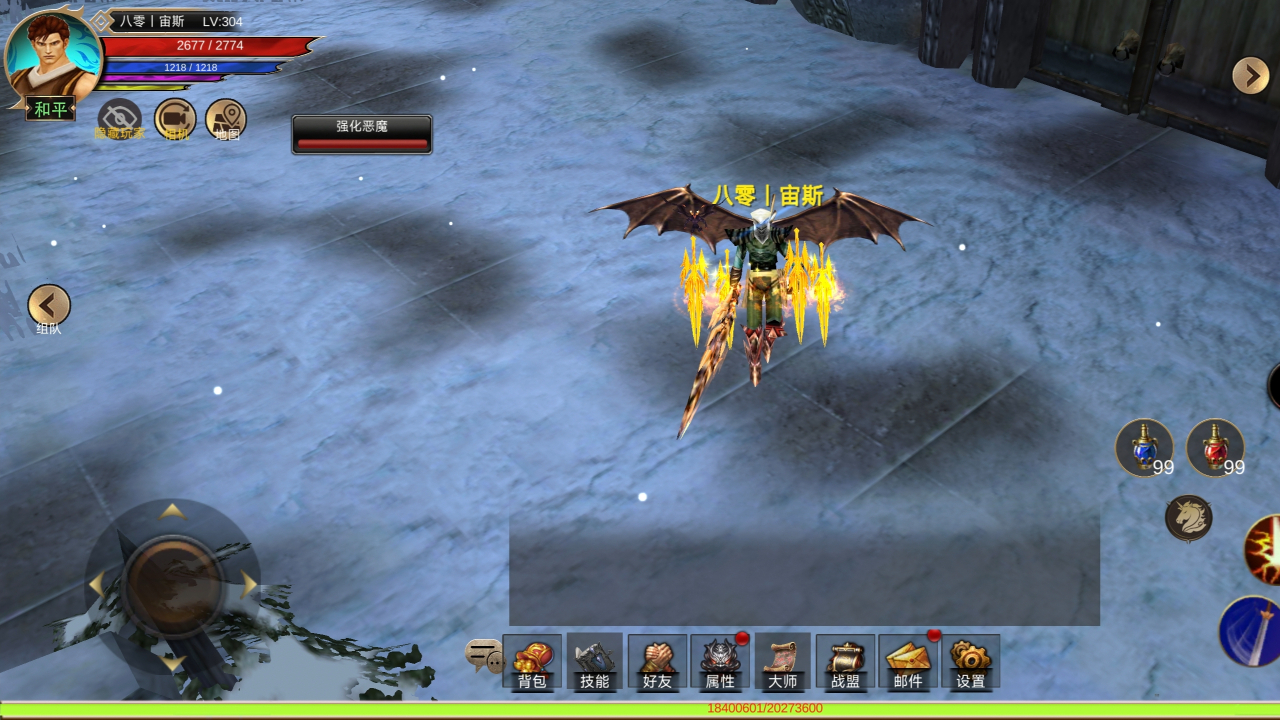Click the right arrow expander button
The height and width of the screenshot is (720, 1280).
pyautogui.click(x=1250, y=76)
